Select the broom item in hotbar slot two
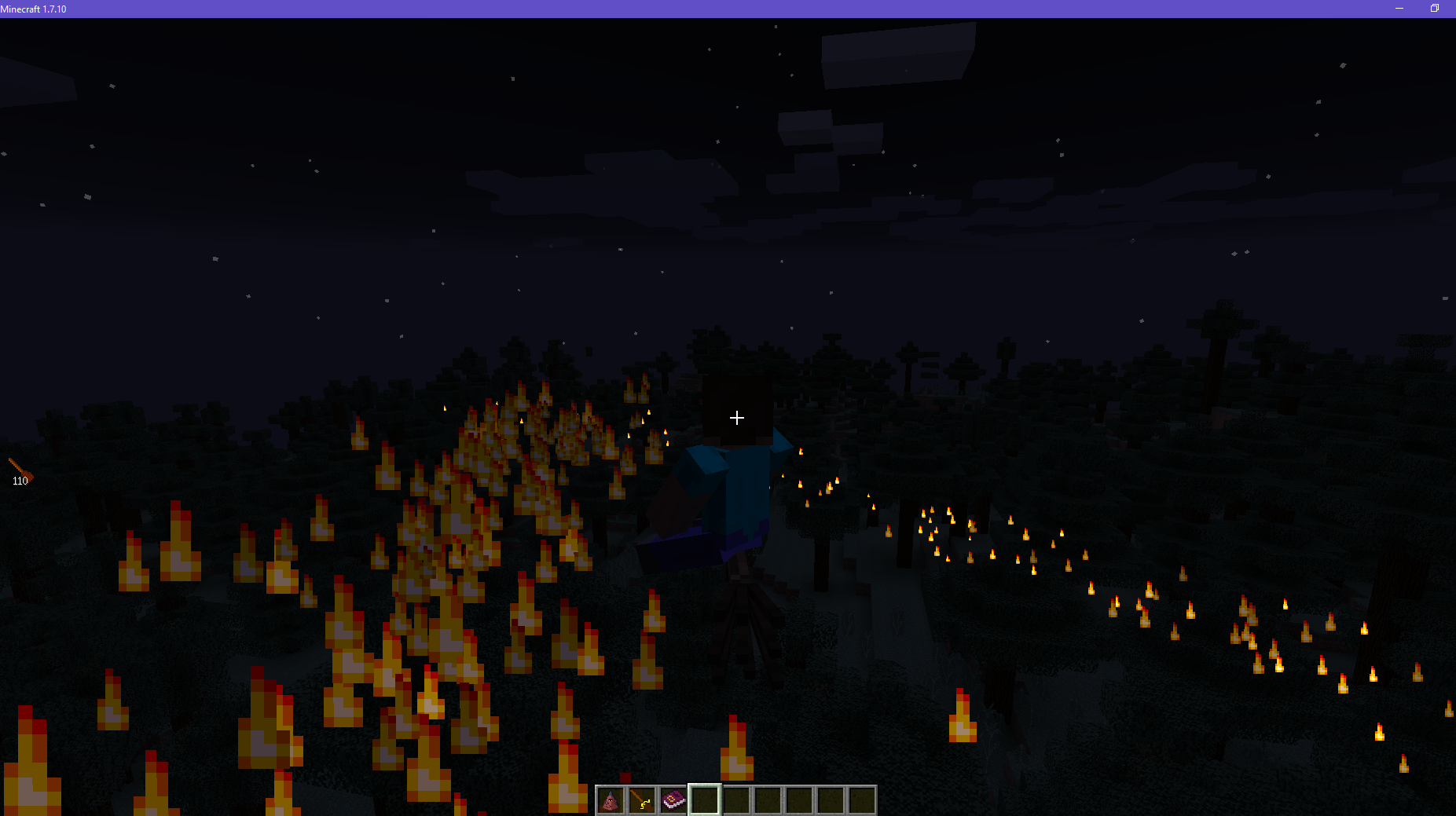The width and height of the screenshot is (1456, 816). 642,799
